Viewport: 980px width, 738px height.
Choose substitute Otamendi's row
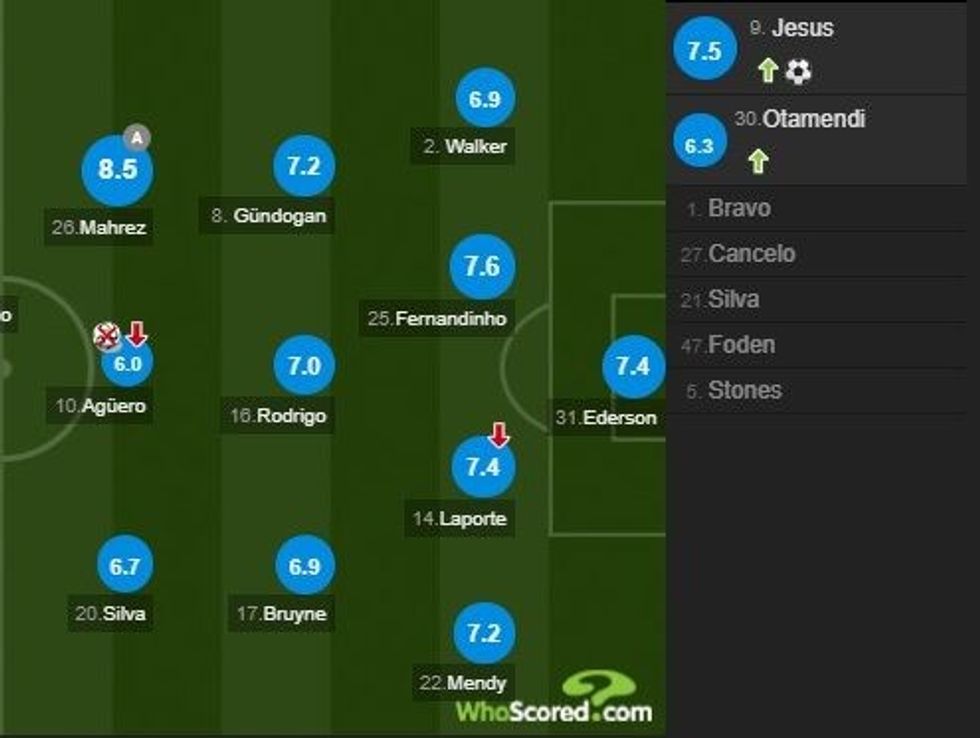[813, 119]
